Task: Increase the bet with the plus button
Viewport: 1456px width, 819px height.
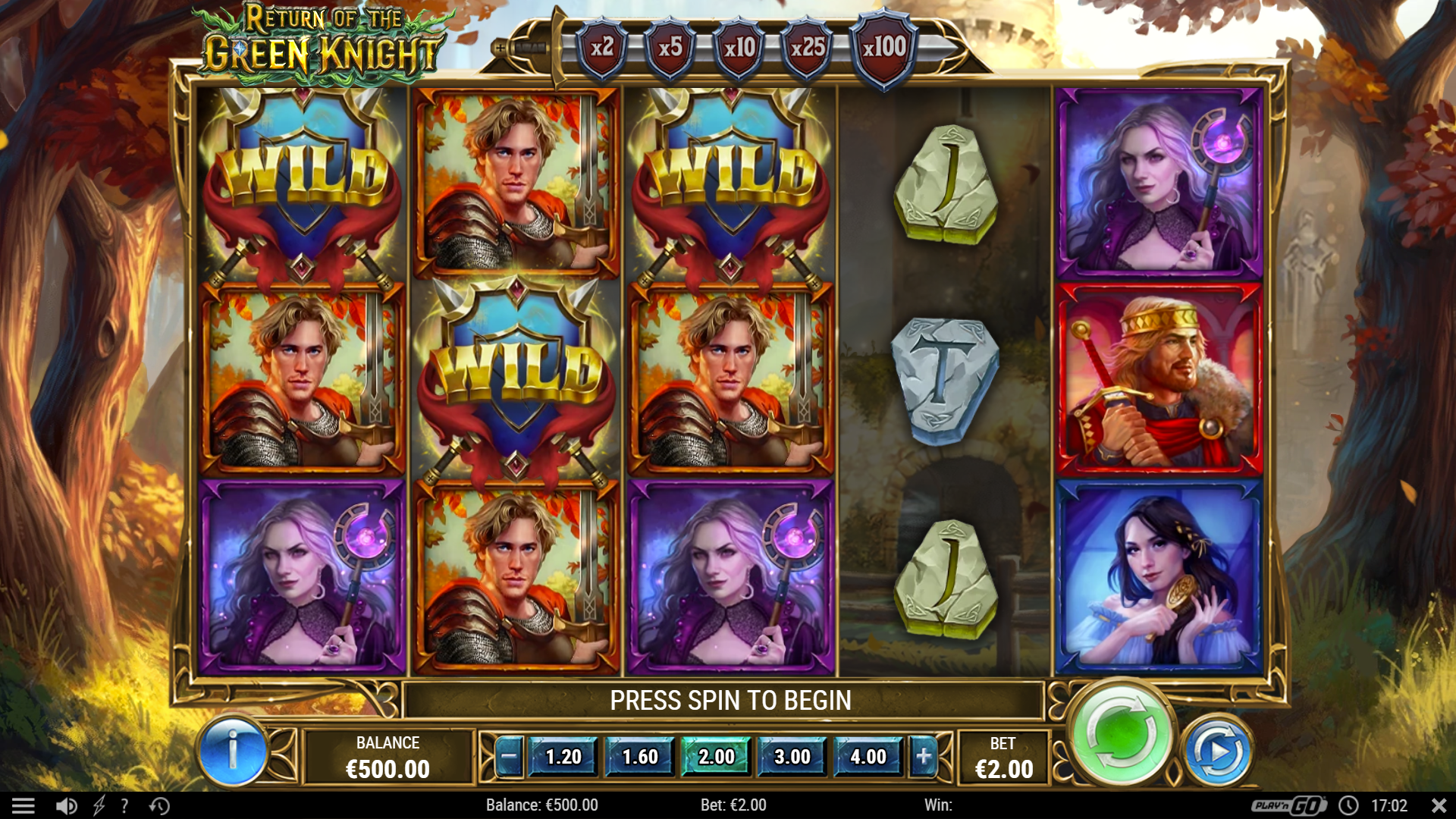Action: [924, 756]
